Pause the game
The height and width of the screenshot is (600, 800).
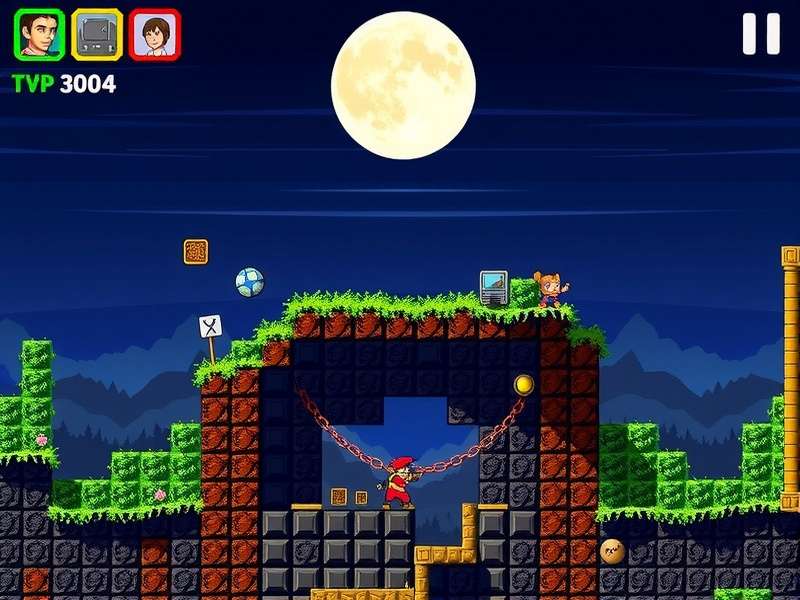tap(761, 34)
